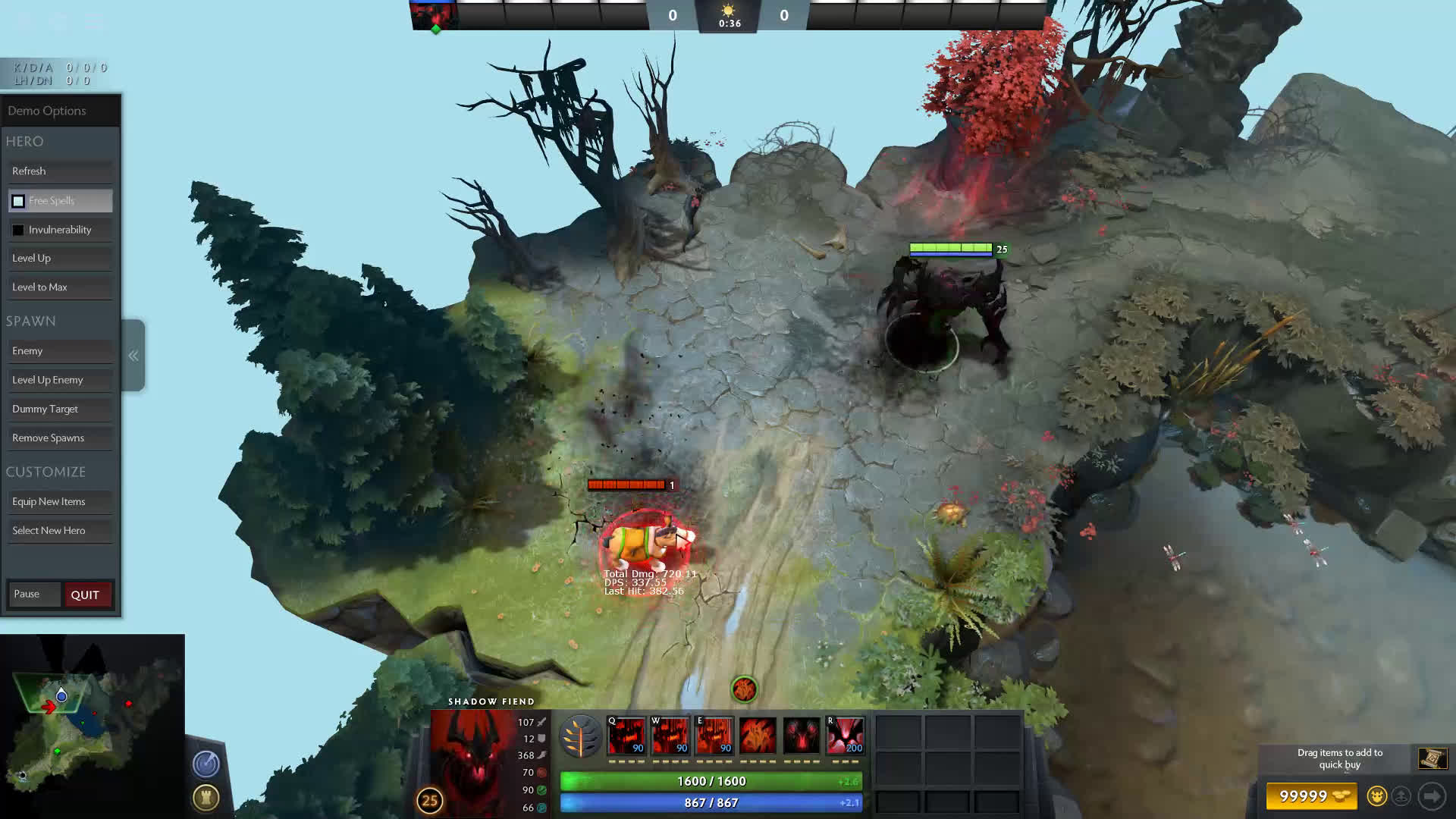The width and height of the screenshot is (1456, 819).
Task: Enable the Invulnerability checkbox
Action: (18, 230)
